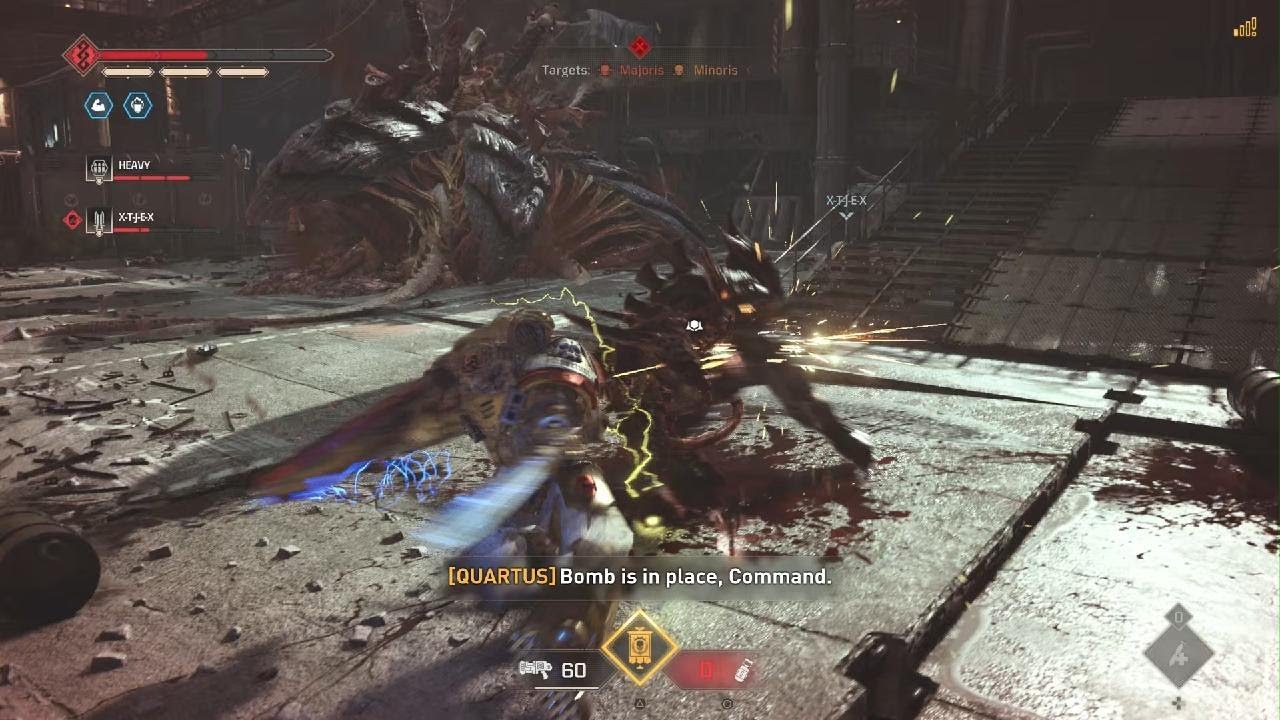The height and width of the screenshot is (720, 1280).
Task: Inspect the blue helmet buff icon
Action: pyautogui.click(x=137, y=105)
